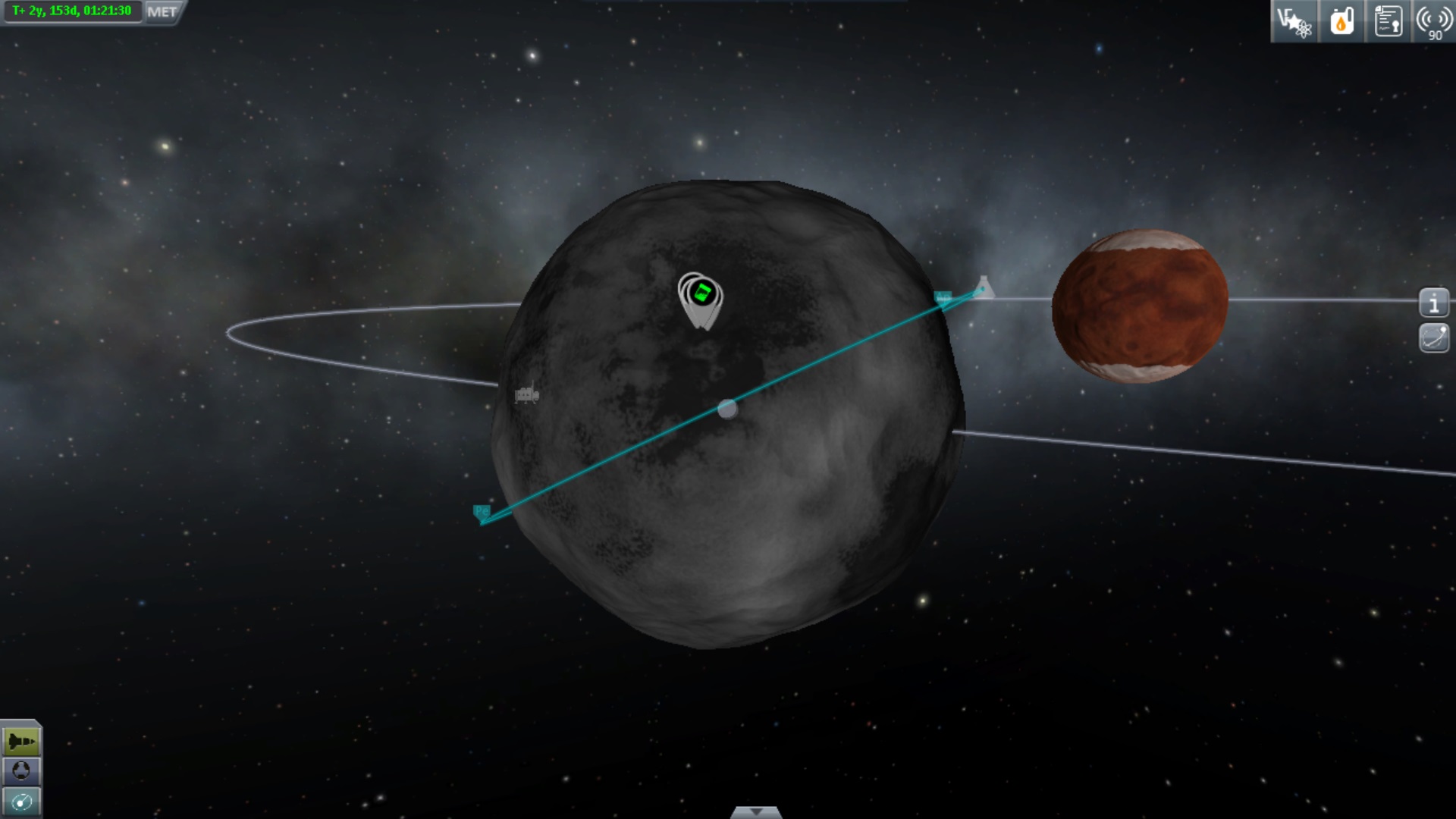Switch to staging mode with rocket icon
Viewport: 1456px width, 819px height.
21,741
